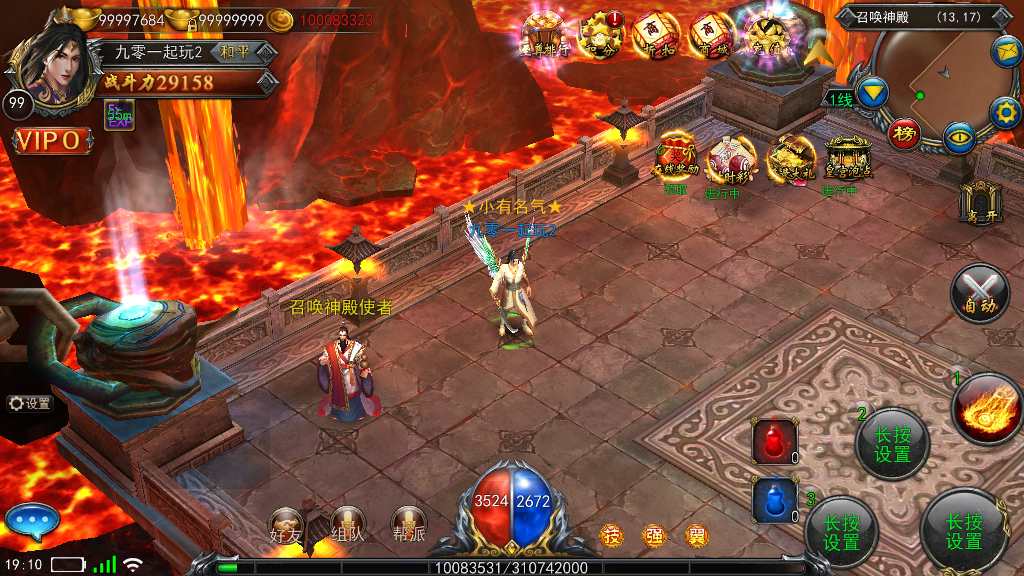This screenshot has height=576, width=1024.
Task: Open the 好友 friends menu
Action: (x=287, y=526)
